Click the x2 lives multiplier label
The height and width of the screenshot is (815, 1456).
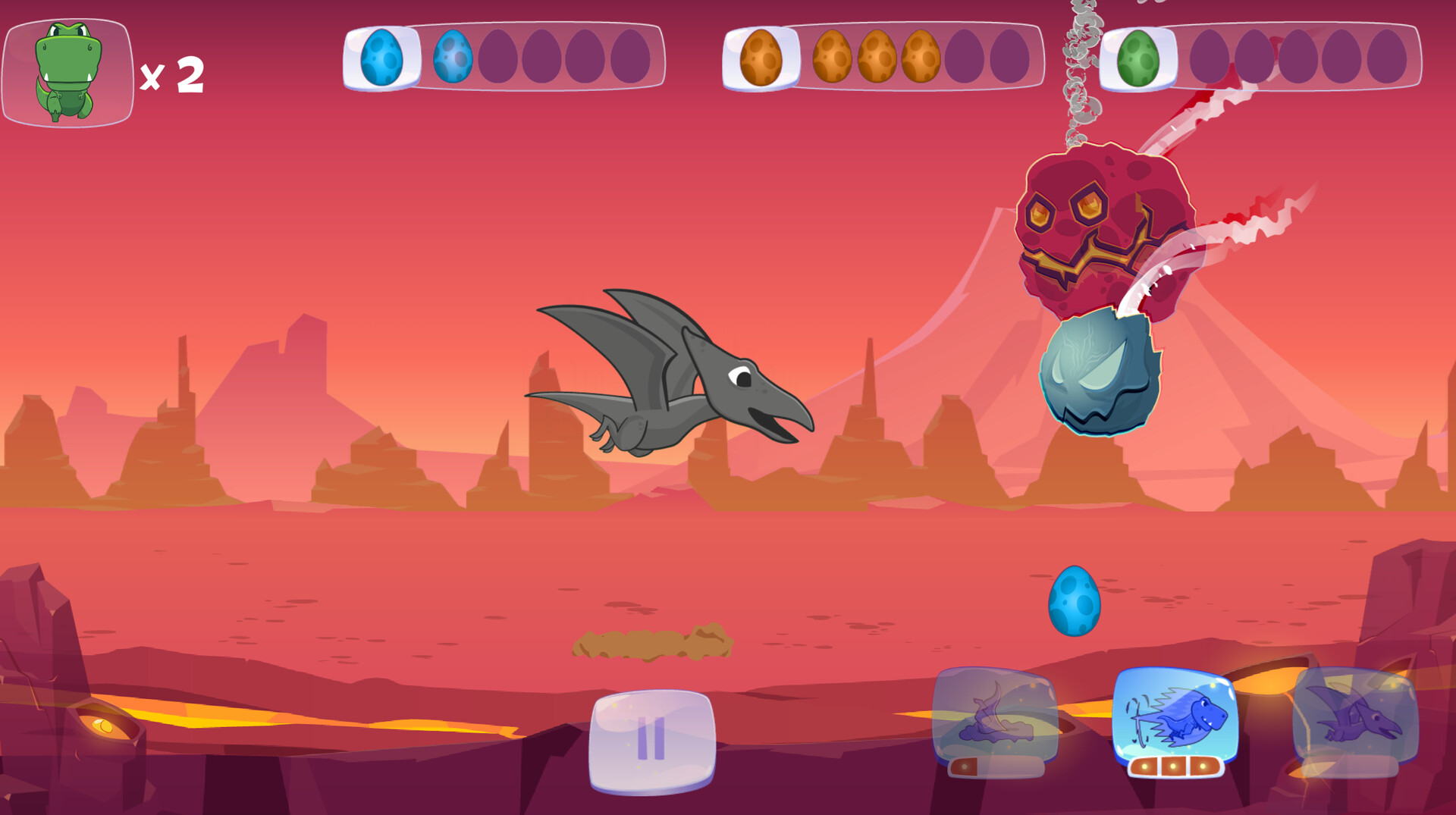[174, 74]
